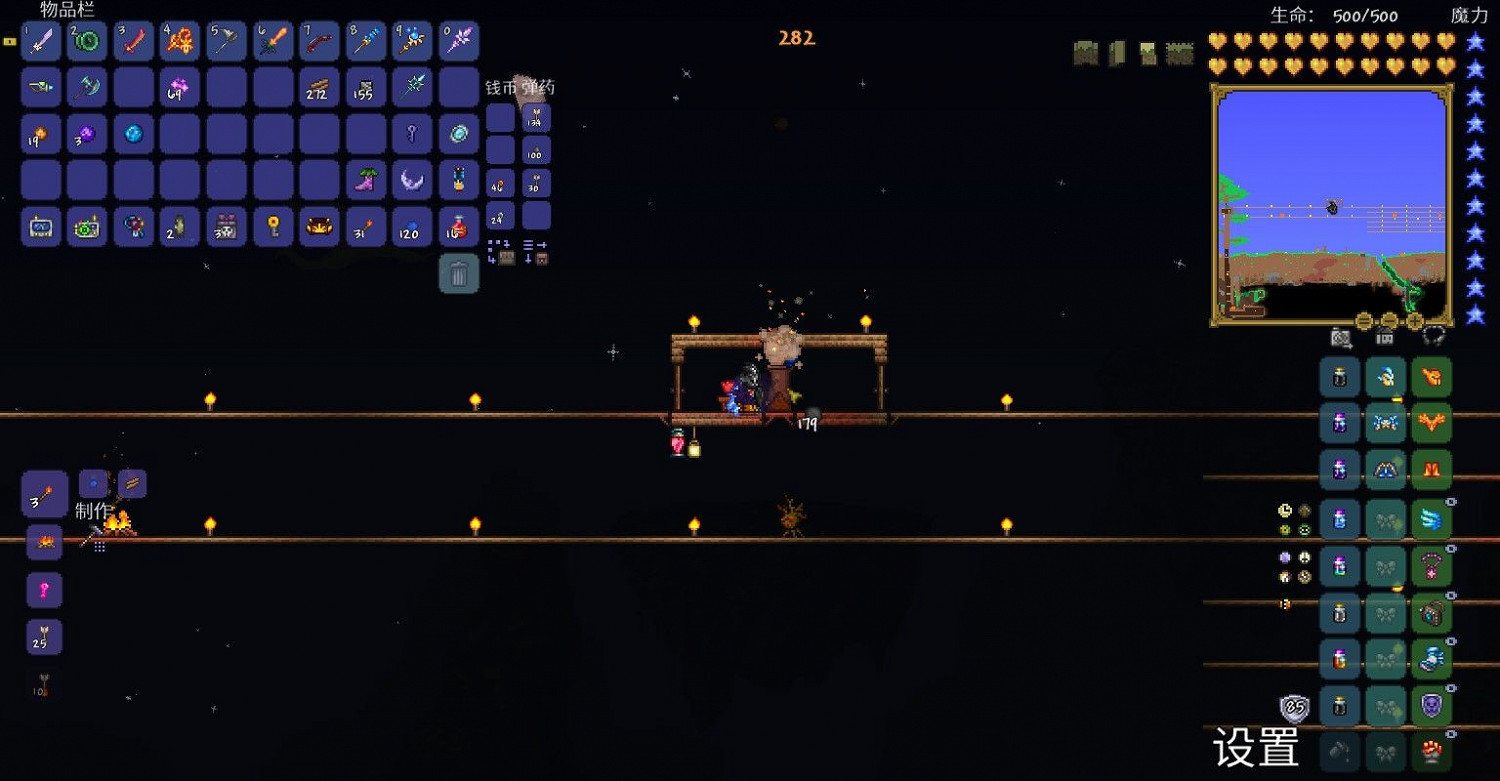Click the war axe in the second inventory row
This screenshot has height=781, width=1500.
coord(87,87)
